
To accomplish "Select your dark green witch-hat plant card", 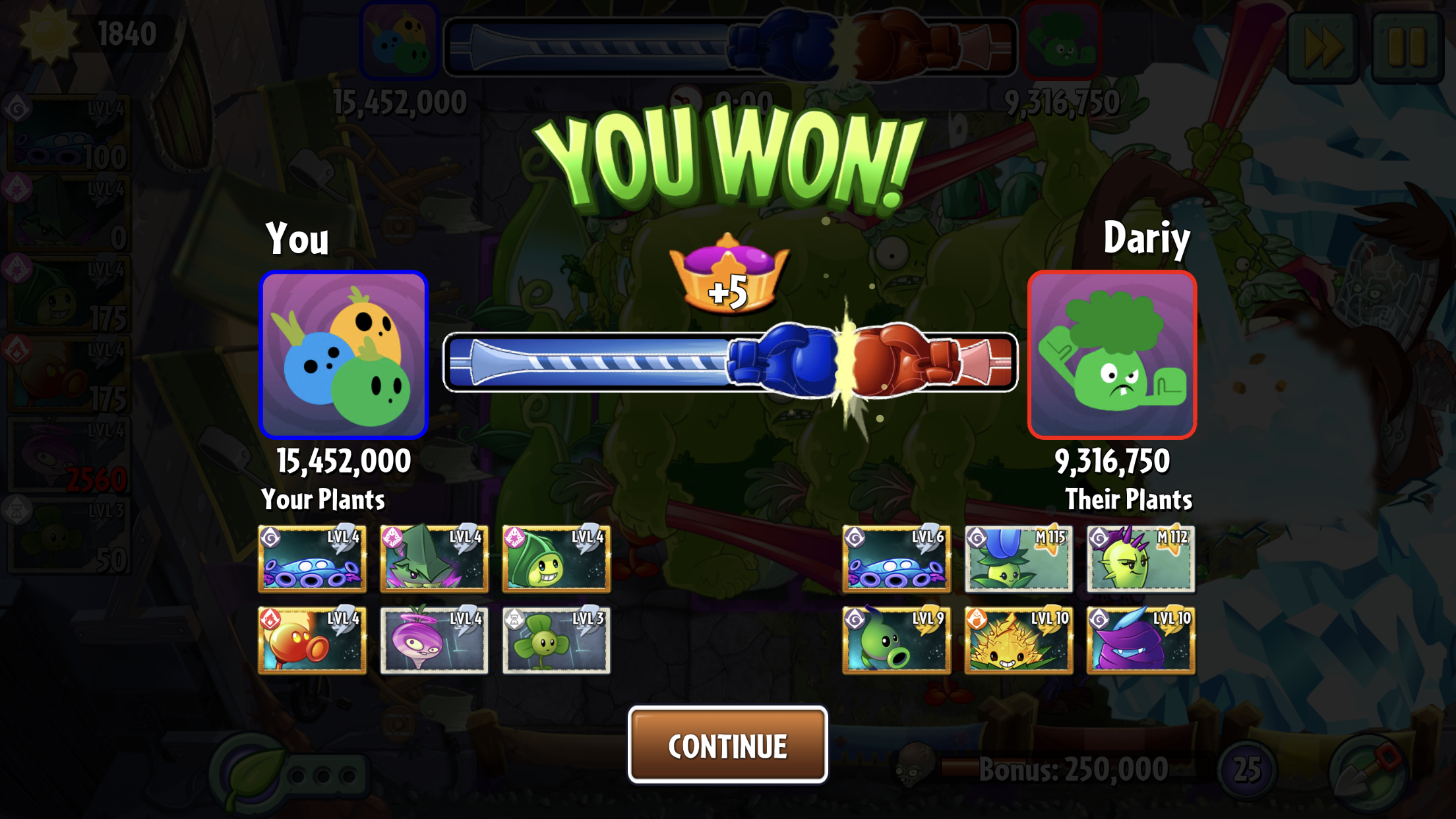I will [434, 559].
